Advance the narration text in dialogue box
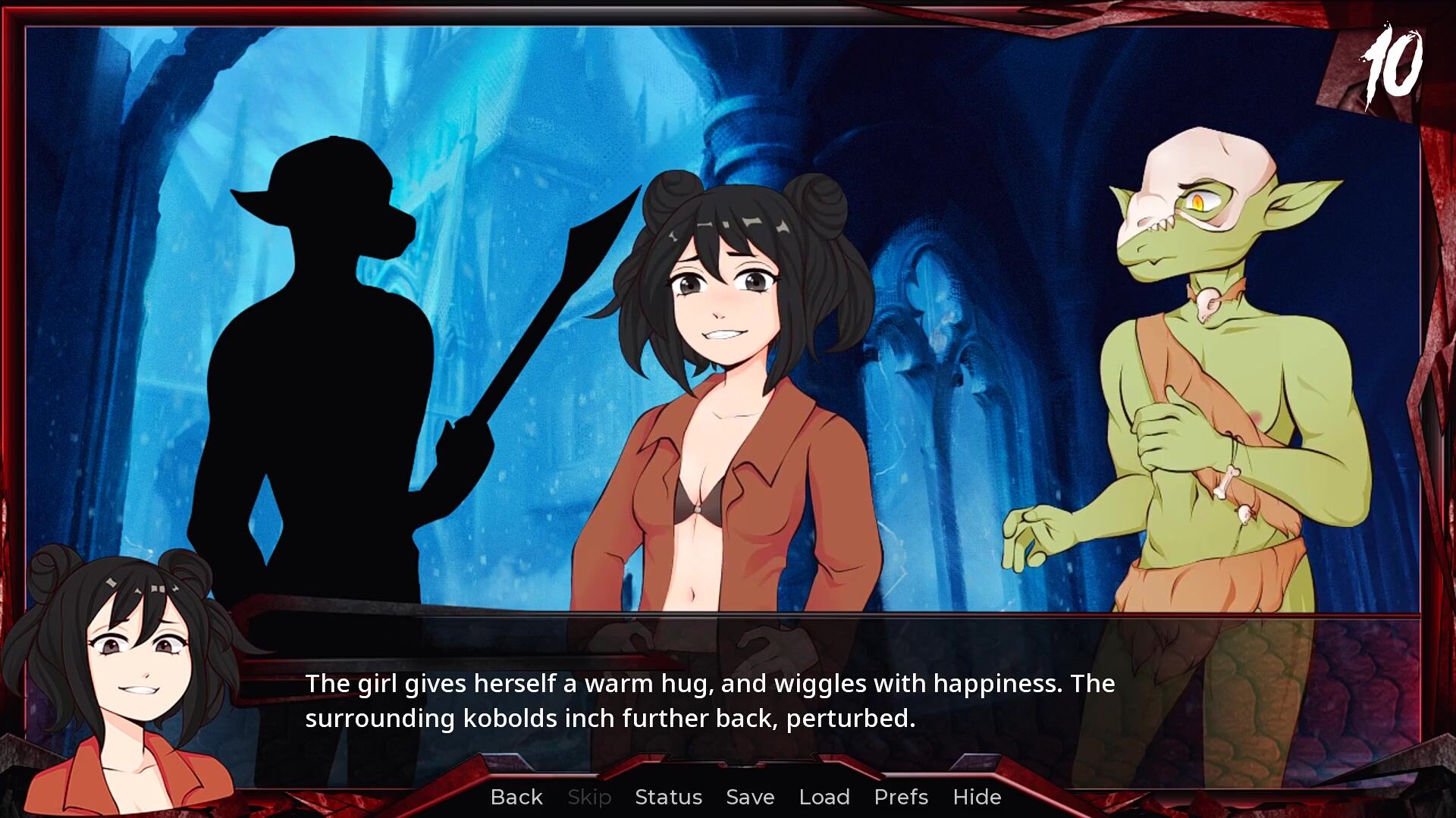The width and height of the screenshot is (1456, 818). pyautogui.click(x=709, y=701)
